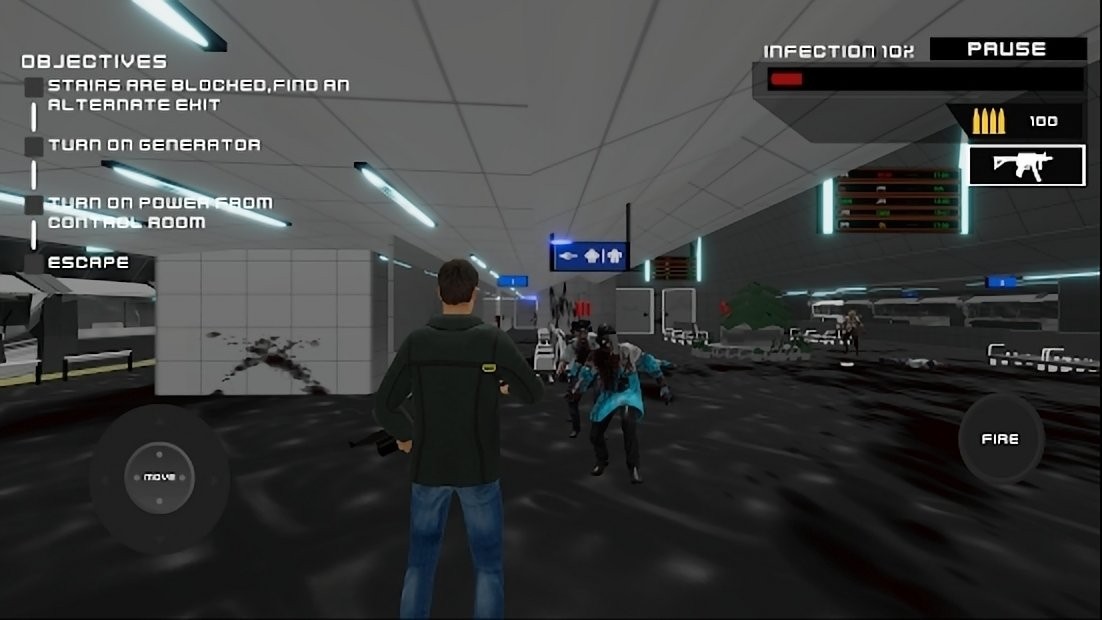
Task: Select the Escape objective entry
Action: point(88,263)
